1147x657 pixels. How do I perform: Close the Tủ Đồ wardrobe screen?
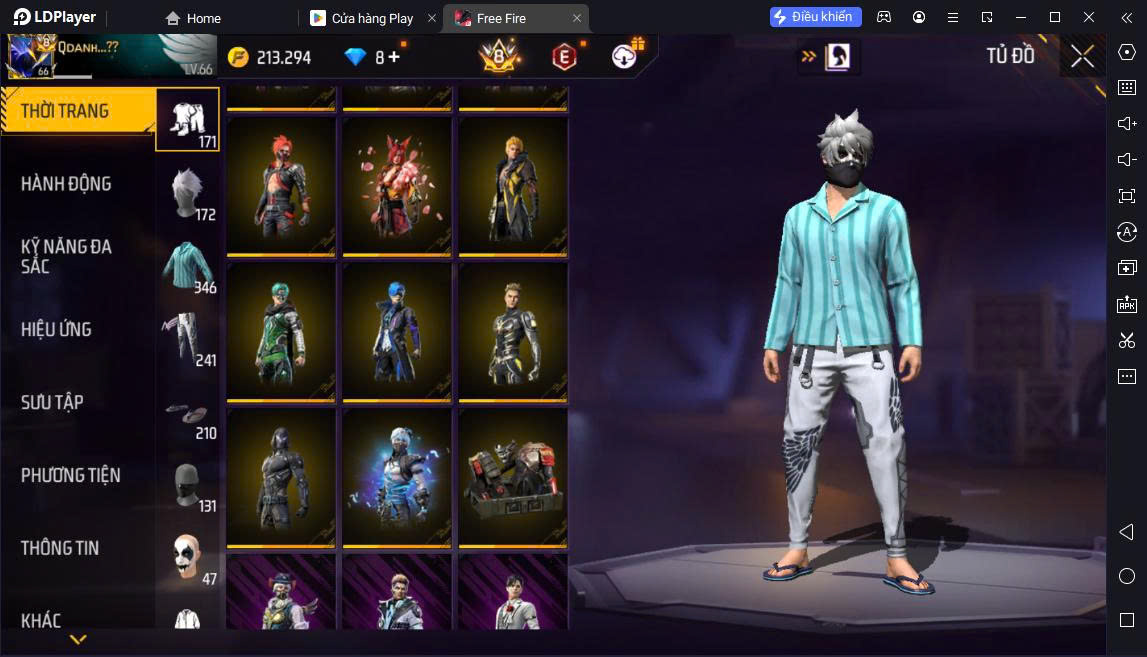pos(1082,56)
